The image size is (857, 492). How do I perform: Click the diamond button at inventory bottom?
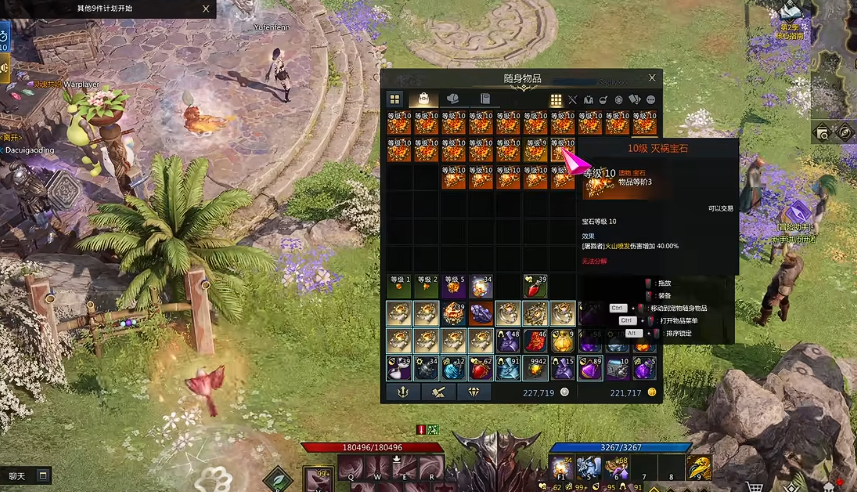click(x=474, y=393)
